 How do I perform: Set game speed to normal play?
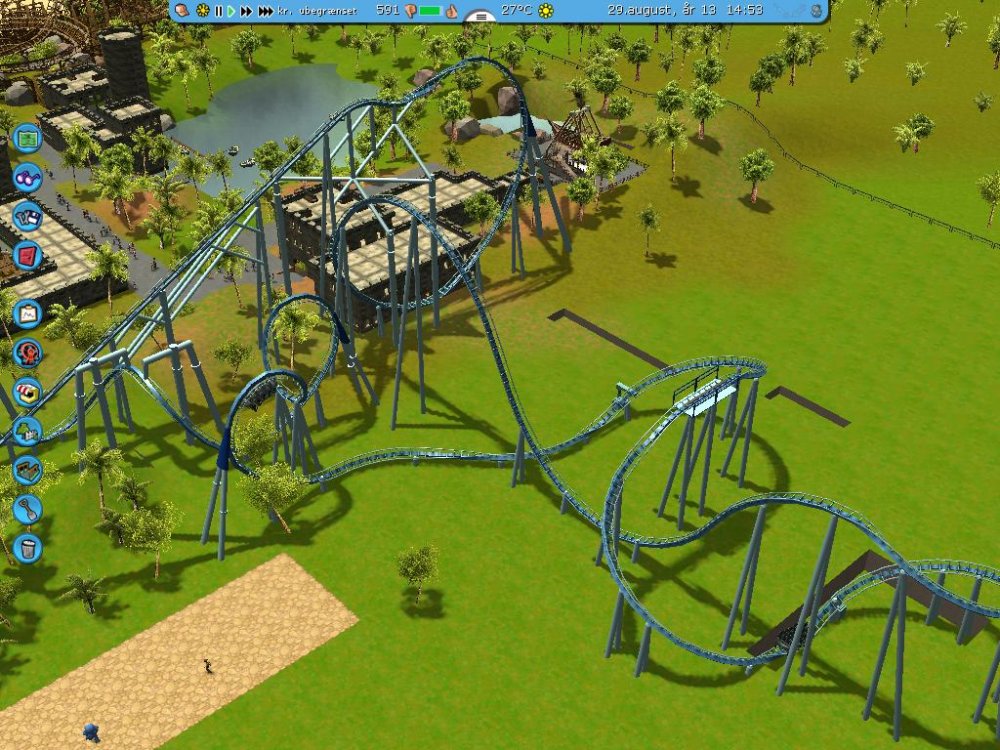pyautogui.click(x=231, y=11)
